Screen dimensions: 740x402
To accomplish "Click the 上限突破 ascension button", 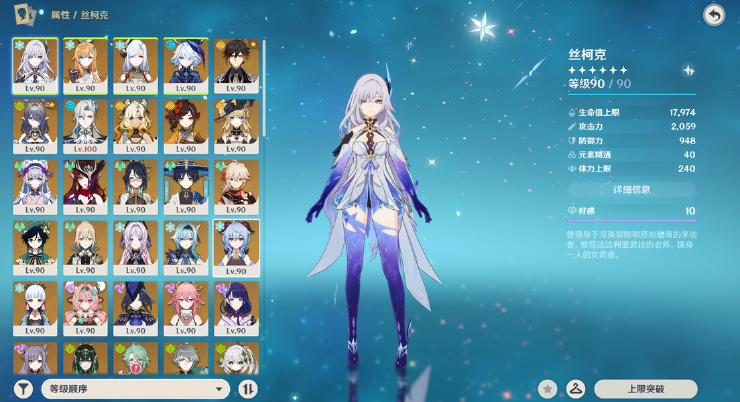I will tap(645, 389).
